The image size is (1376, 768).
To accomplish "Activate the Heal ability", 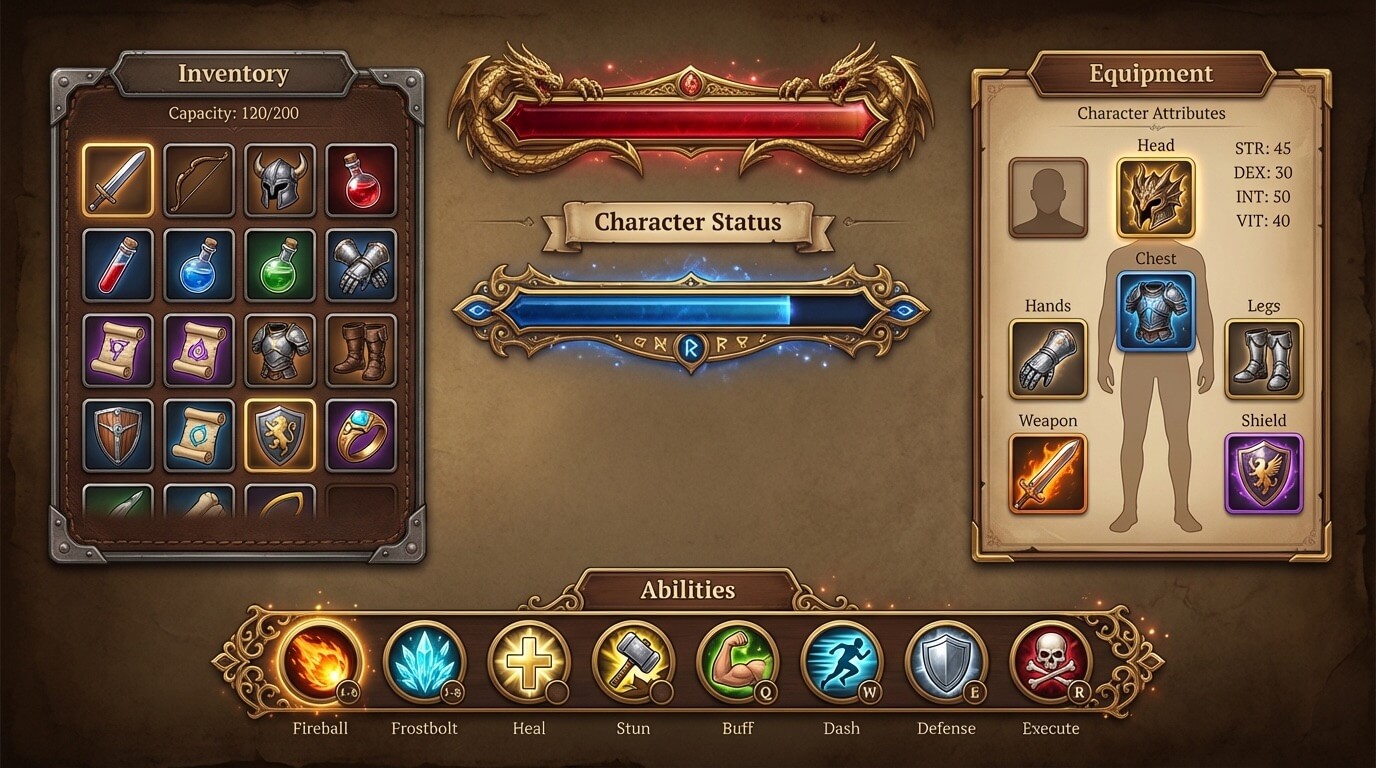I will (x=528, y=660).
